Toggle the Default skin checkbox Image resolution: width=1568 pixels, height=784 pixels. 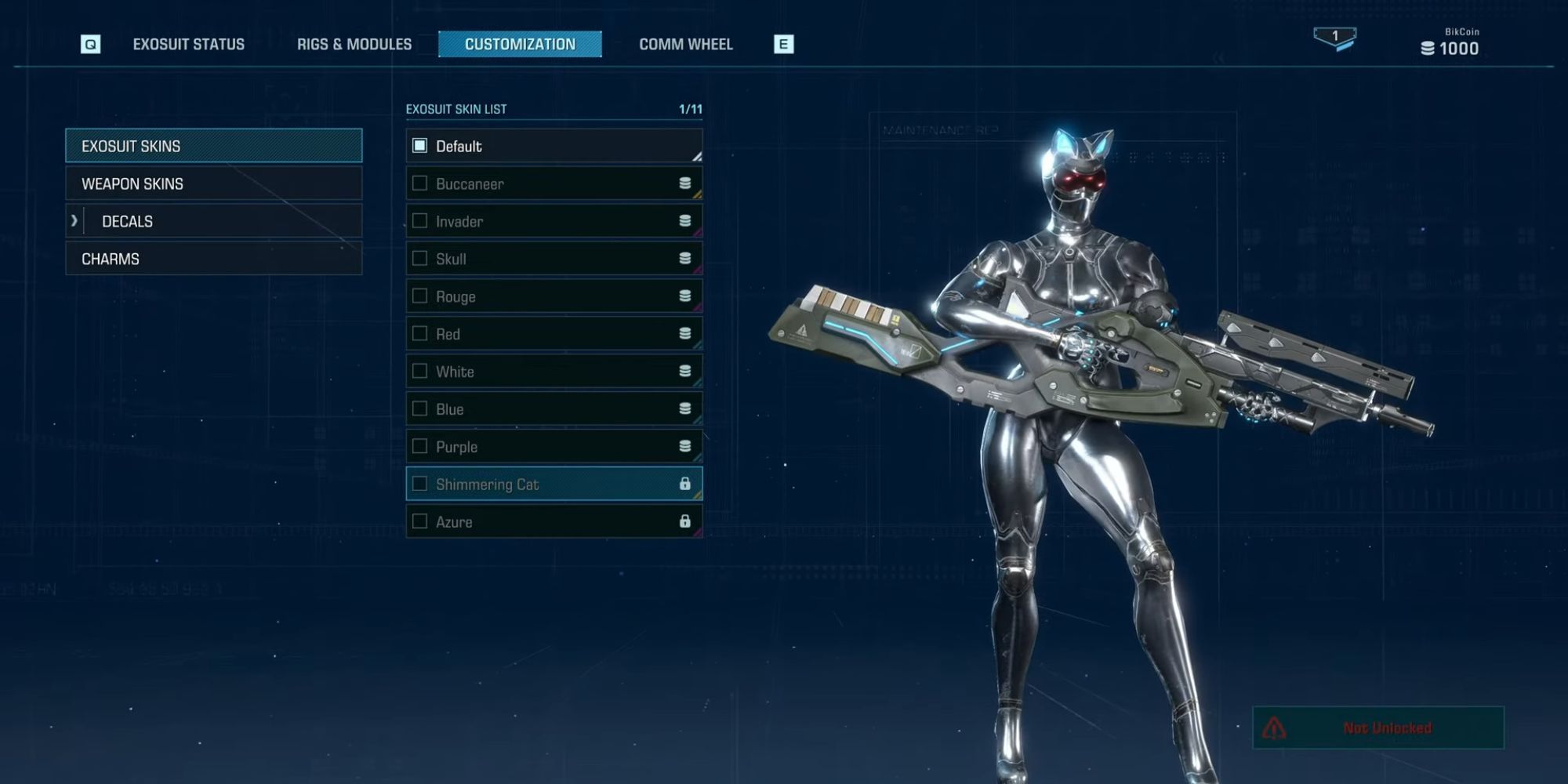(421, 146)
